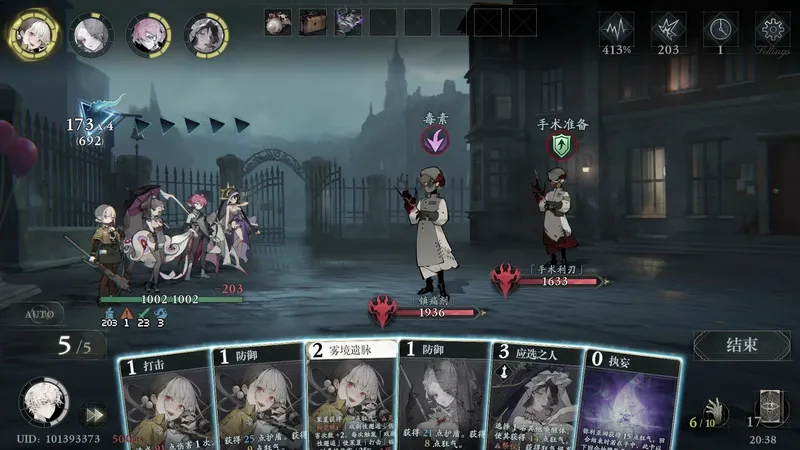Select the dark-haired fourth character portrait
Viewport: 800px width, 450px height.
click(x=206, y=33)
